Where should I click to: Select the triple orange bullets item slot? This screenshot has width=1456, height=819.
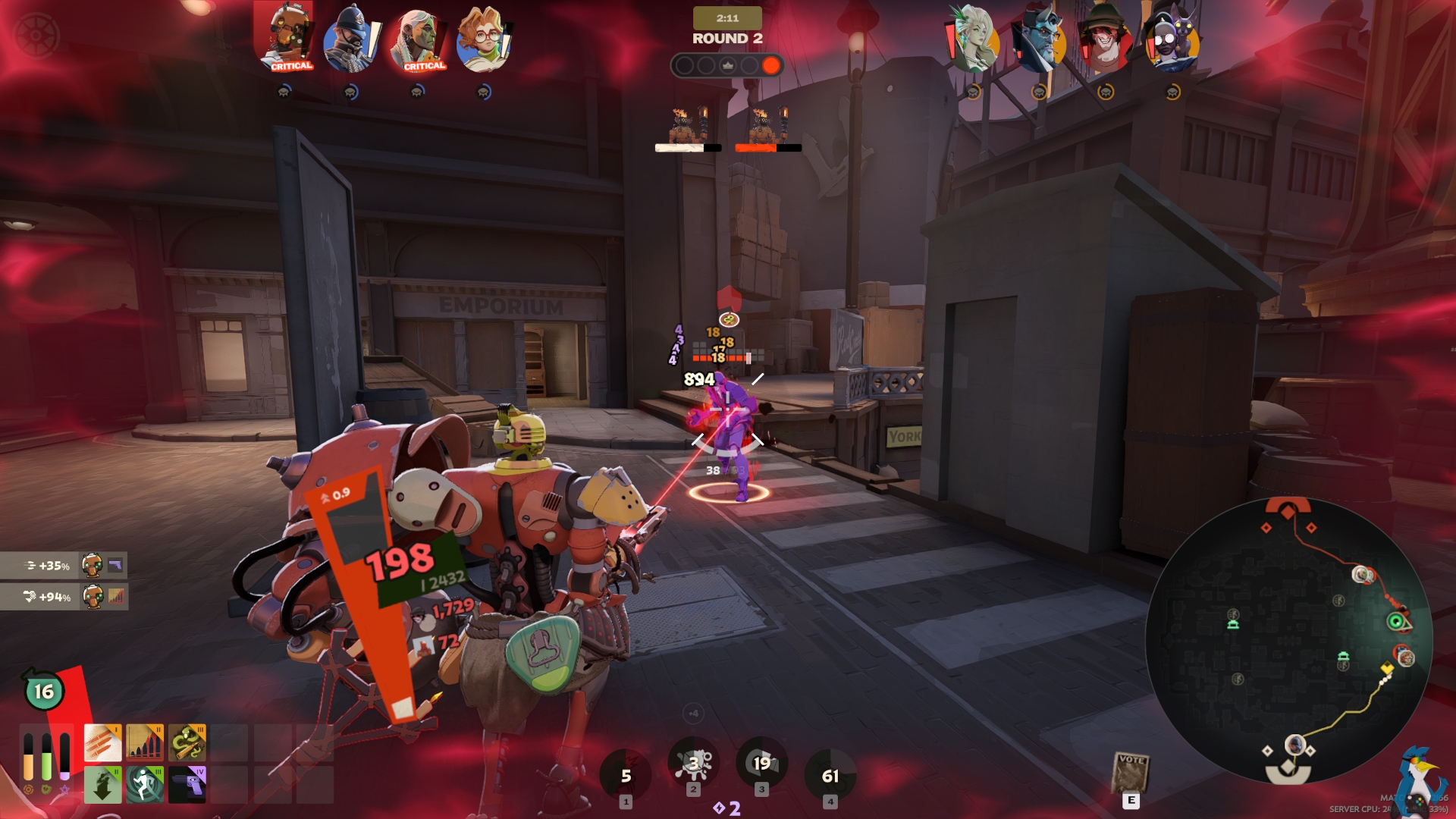click(102, 742)
